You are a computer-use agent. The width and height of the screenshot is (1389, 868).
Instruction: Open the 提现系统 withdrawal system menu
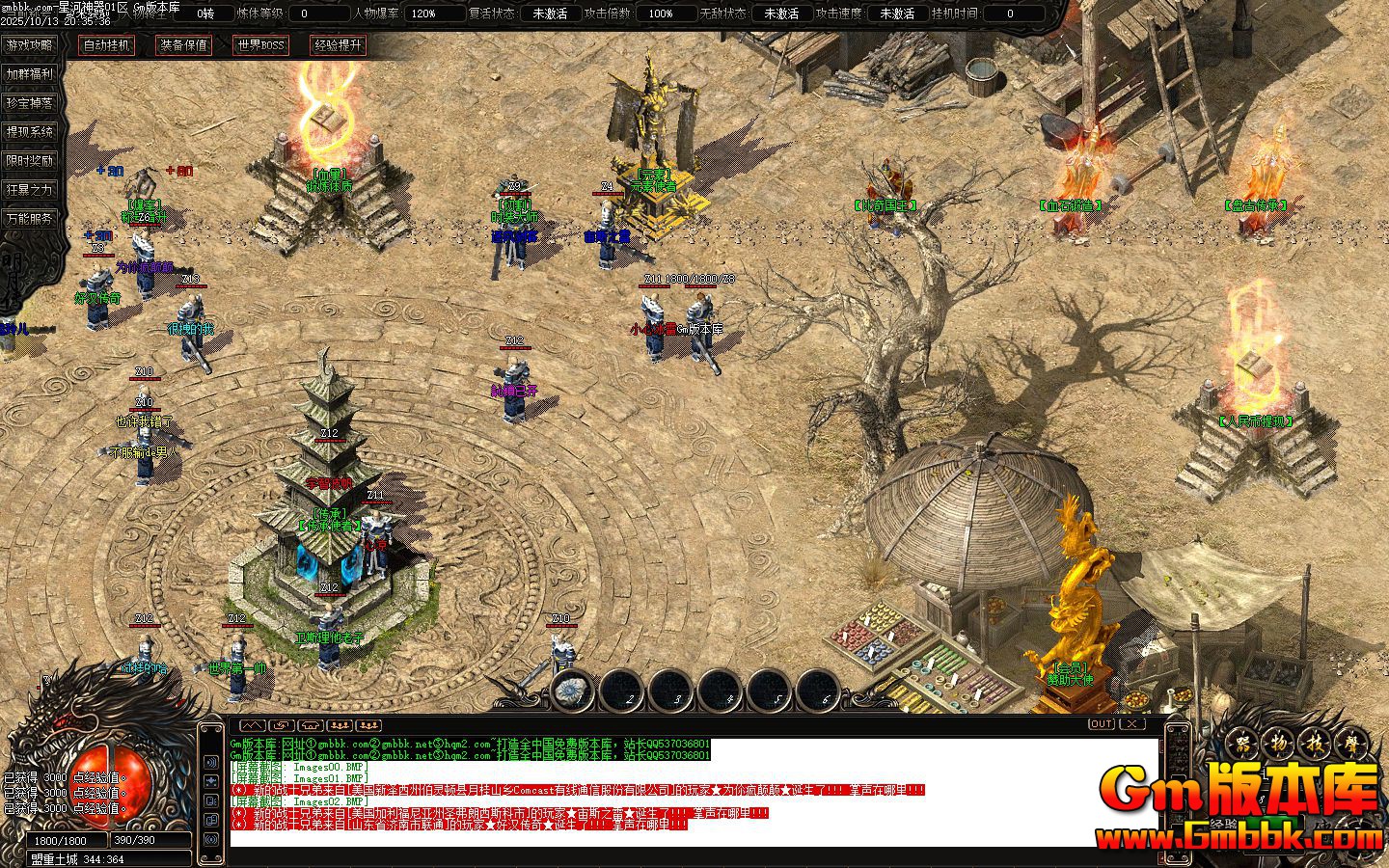tap(30, 131)
